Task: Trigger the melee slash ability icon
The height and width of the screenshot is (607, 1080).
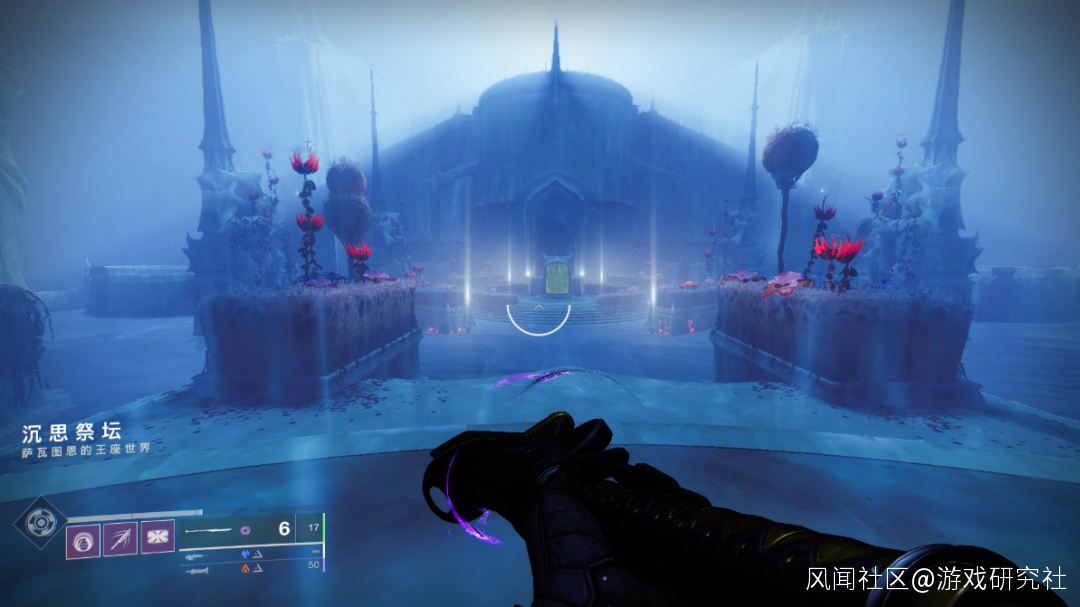Action: click(x=120, y=537)
